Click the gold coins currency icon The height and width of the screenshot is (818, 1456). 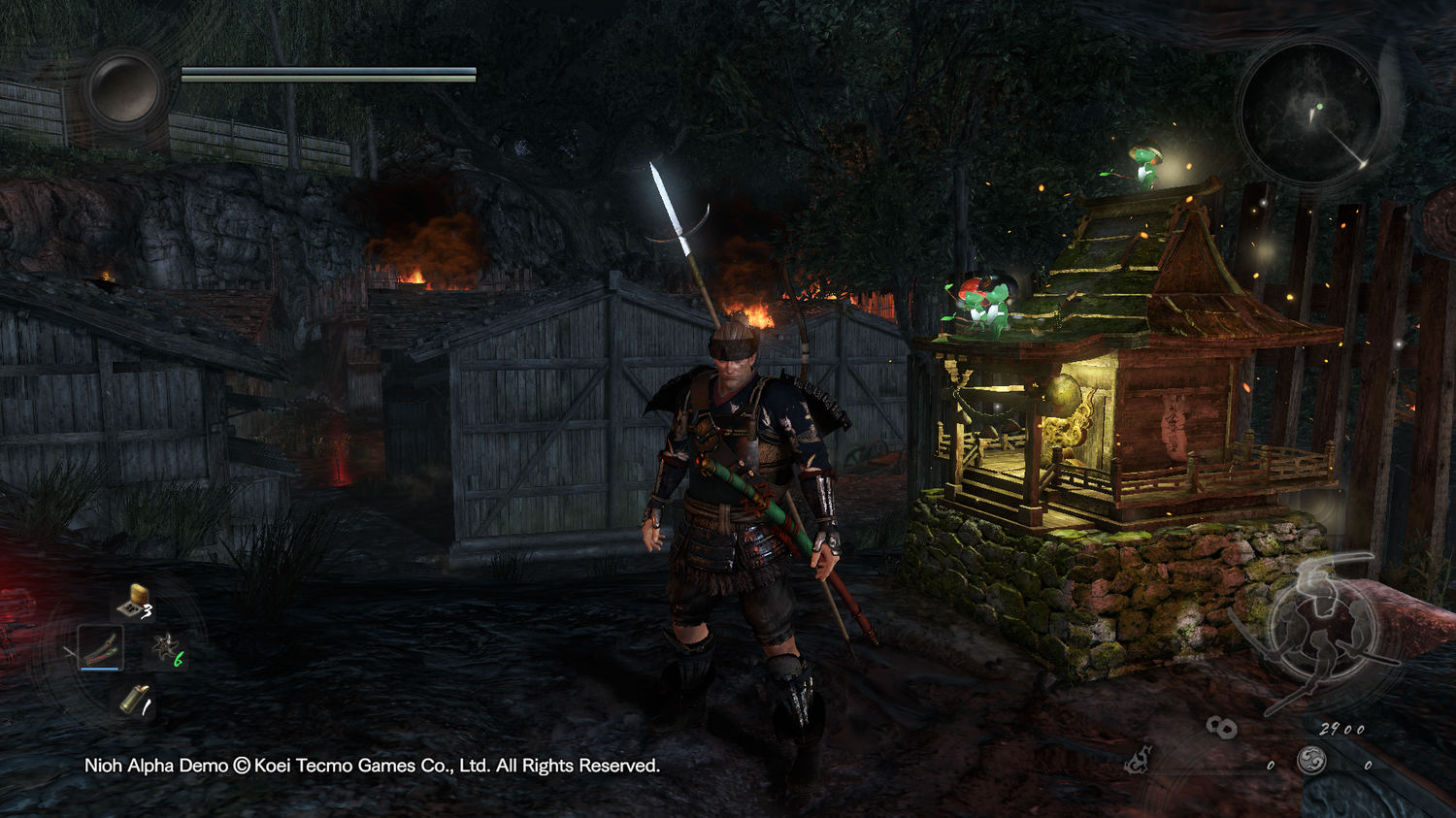[1221, 727]
